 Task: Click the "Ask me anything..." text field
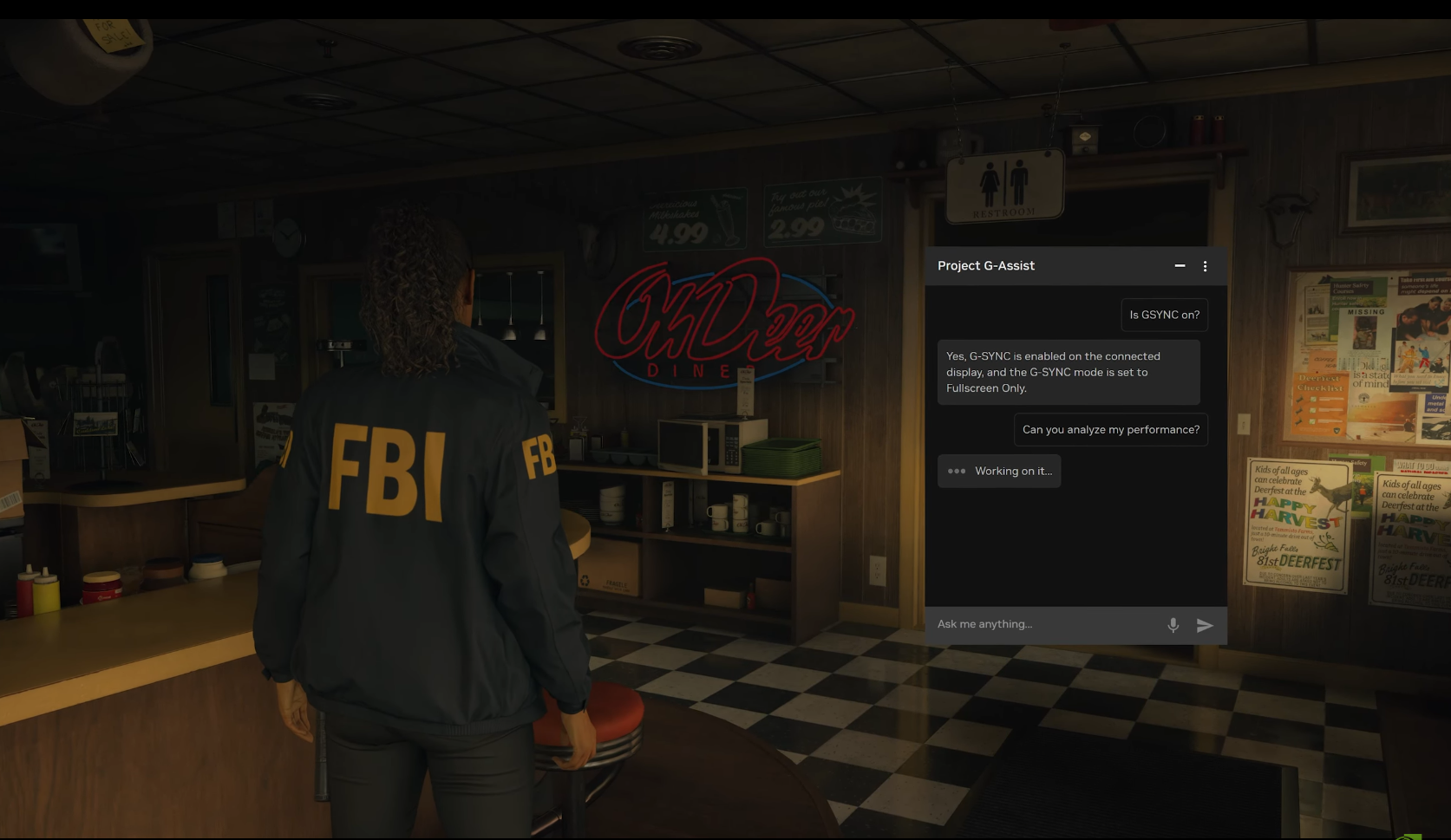coord(1045,624)
